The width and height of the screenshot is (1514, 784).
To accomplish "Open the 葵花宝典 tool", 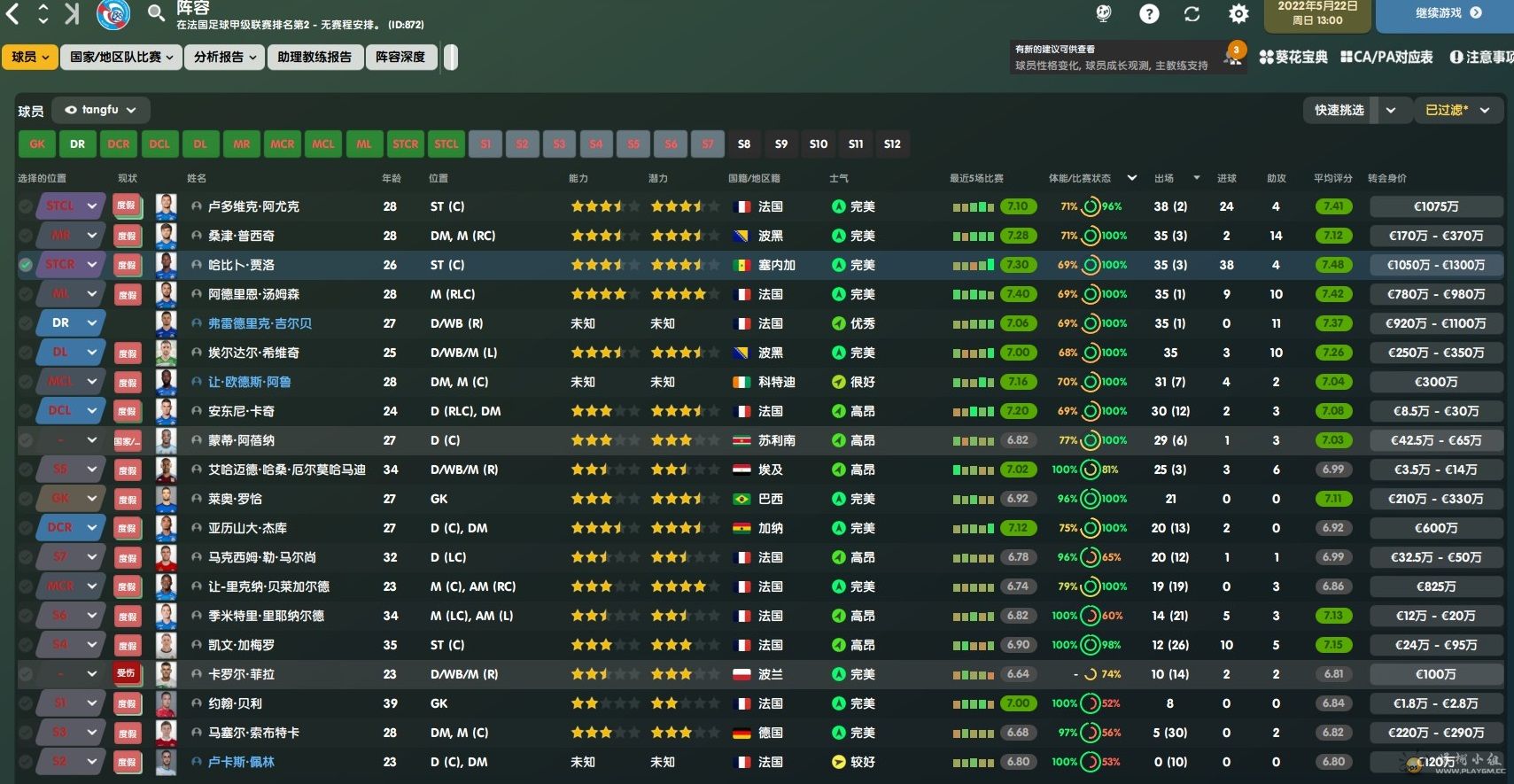I will [1293, 57].
